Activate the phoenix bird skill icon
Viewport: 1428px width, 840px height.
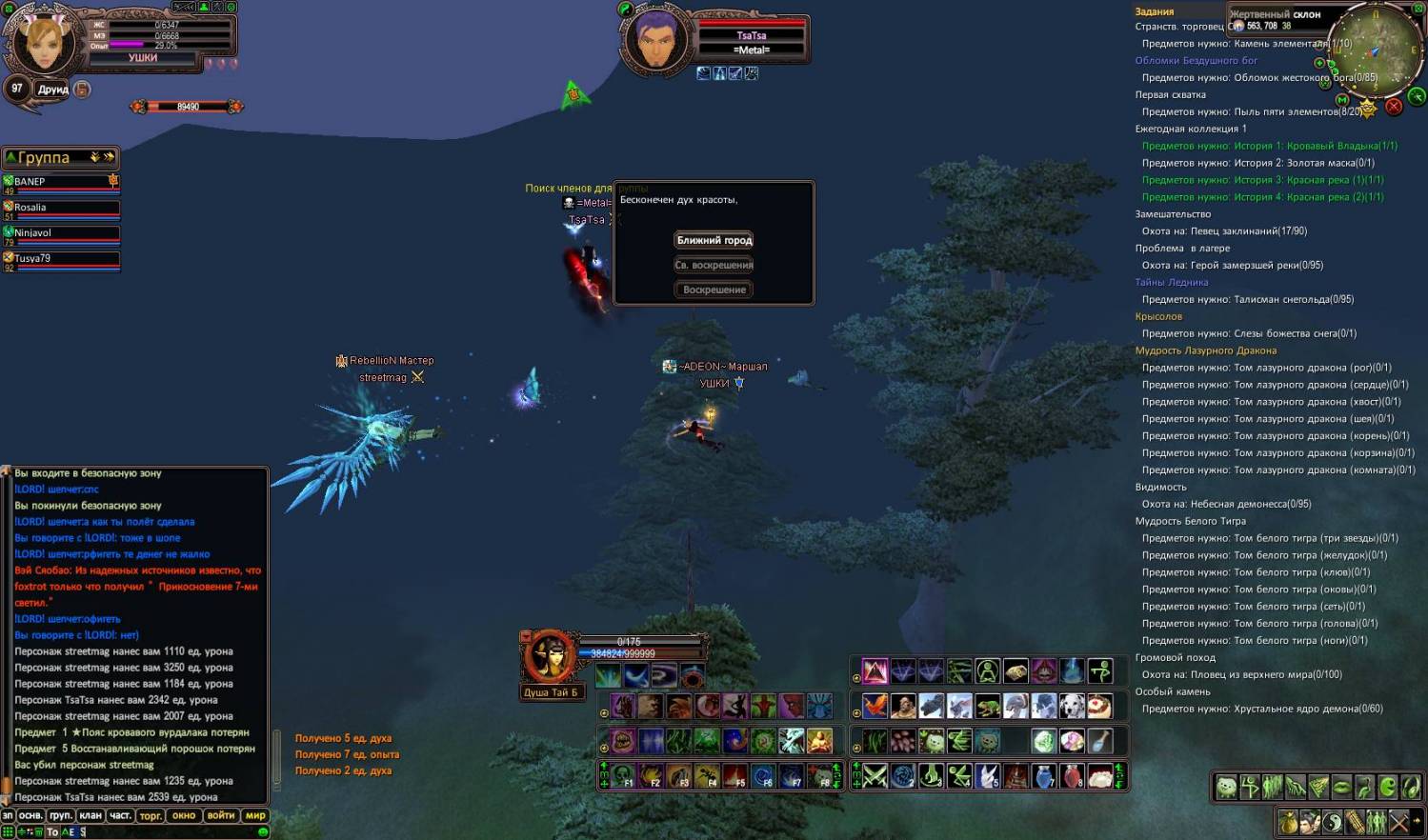pyautogui.click(x=875, y=706)
